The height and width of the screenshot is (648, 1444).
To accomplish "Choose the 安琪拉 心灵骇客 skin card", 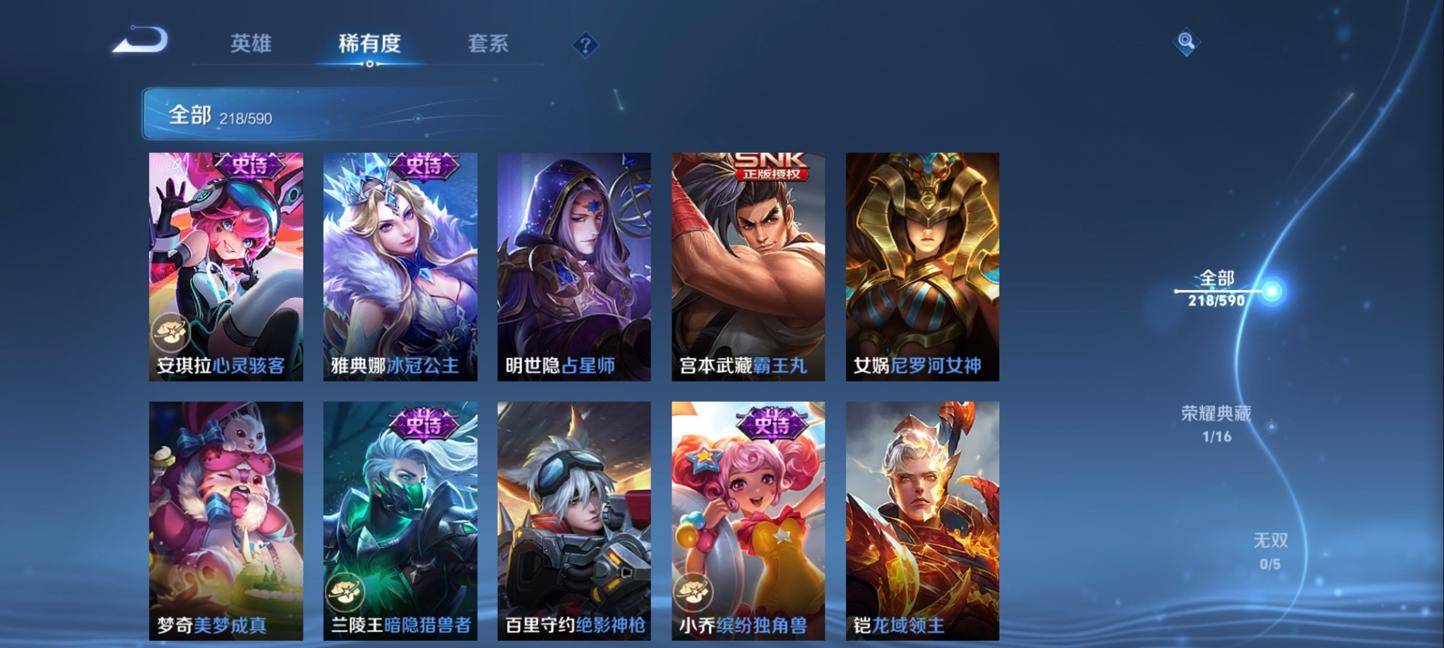I will 226,266.
